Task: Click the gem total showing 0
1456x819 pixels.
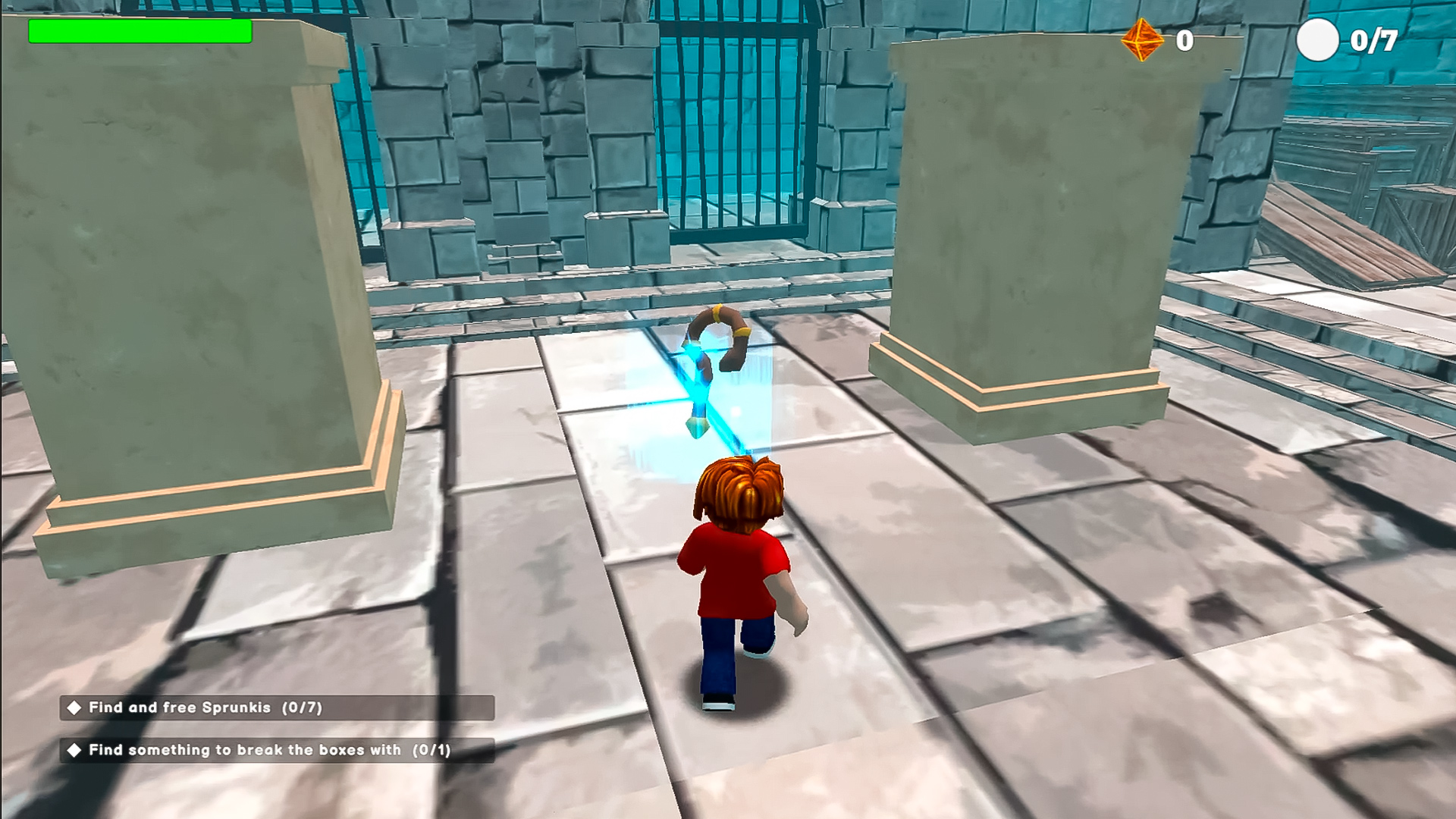Action: point(1186,39)
